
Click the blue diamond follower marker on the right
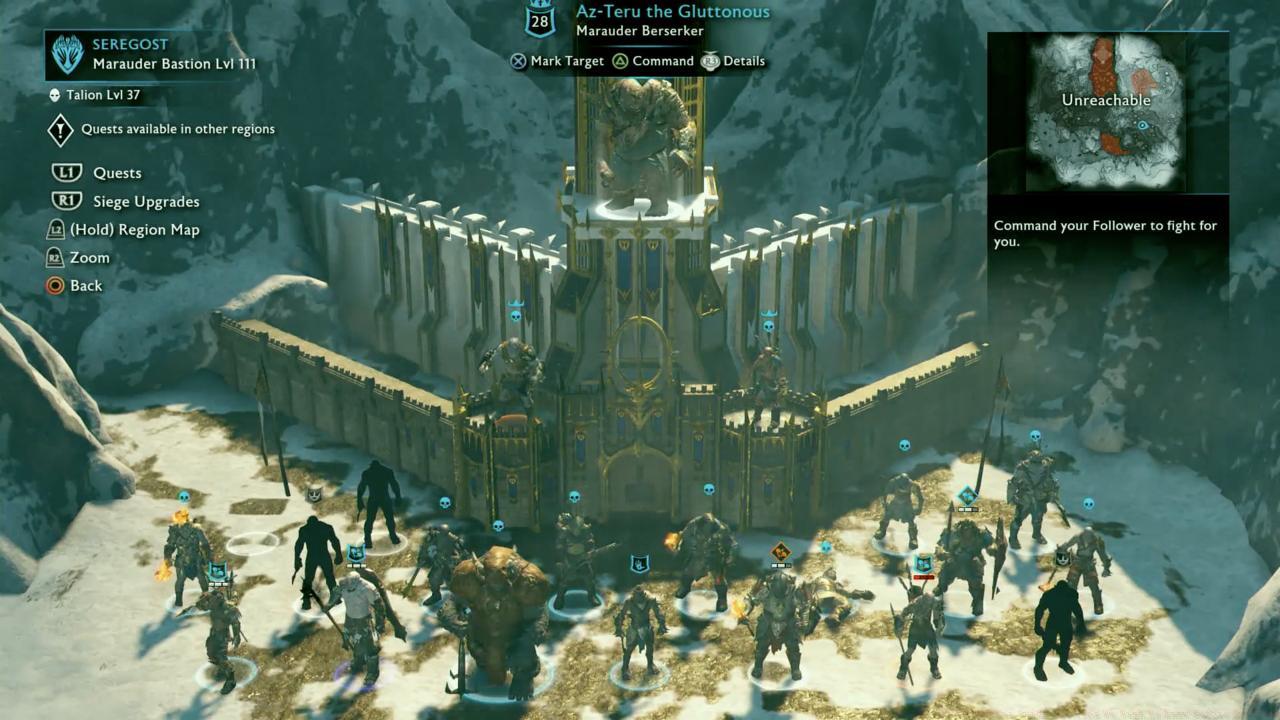966,495
